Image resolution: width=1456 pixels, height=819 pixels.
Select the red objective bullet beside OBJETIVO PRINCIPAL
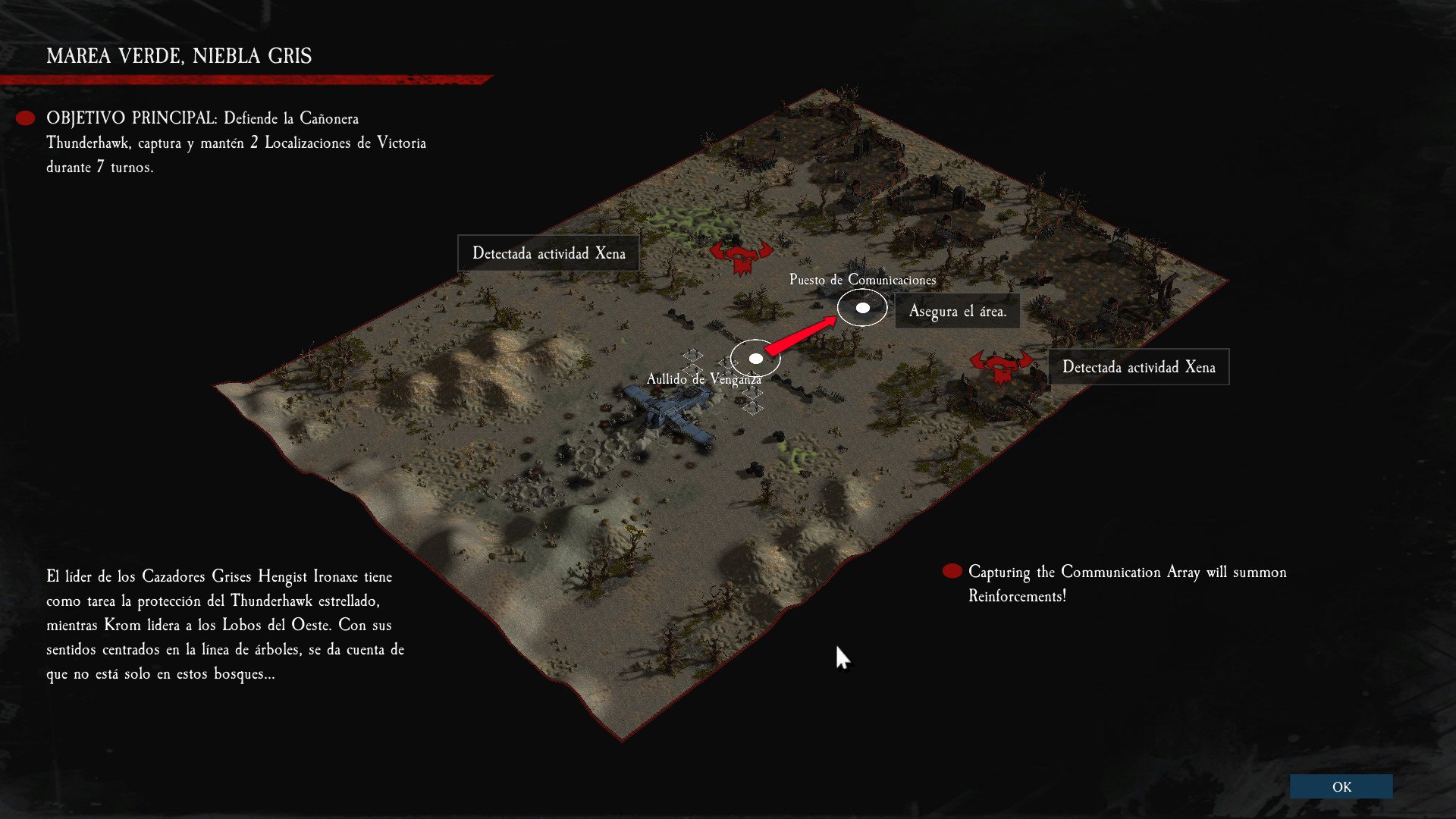pos(25,117)
